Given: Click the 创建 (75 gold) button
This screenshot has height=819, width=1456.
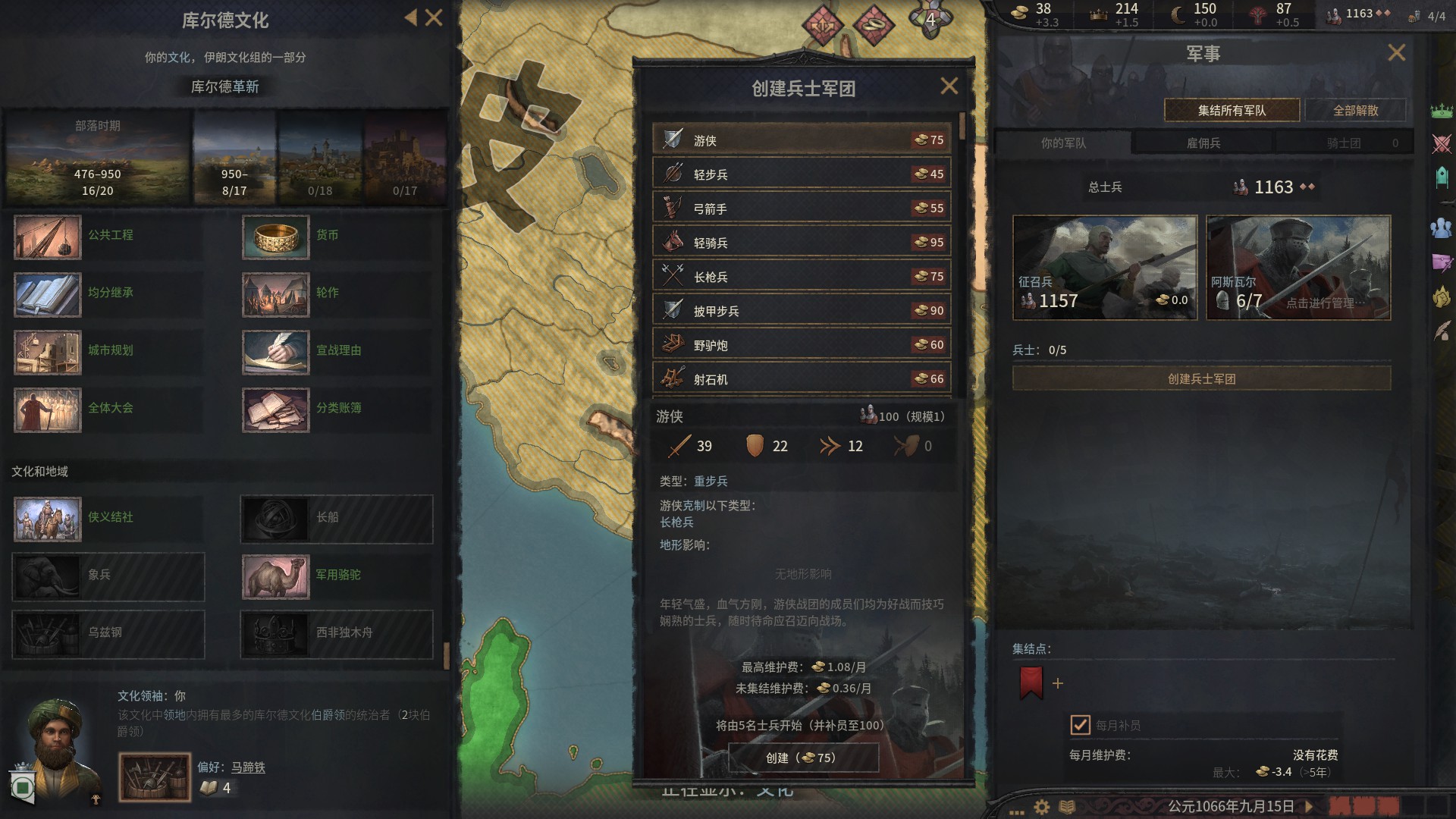Looking at the screenshot, I should pos(802,758).
